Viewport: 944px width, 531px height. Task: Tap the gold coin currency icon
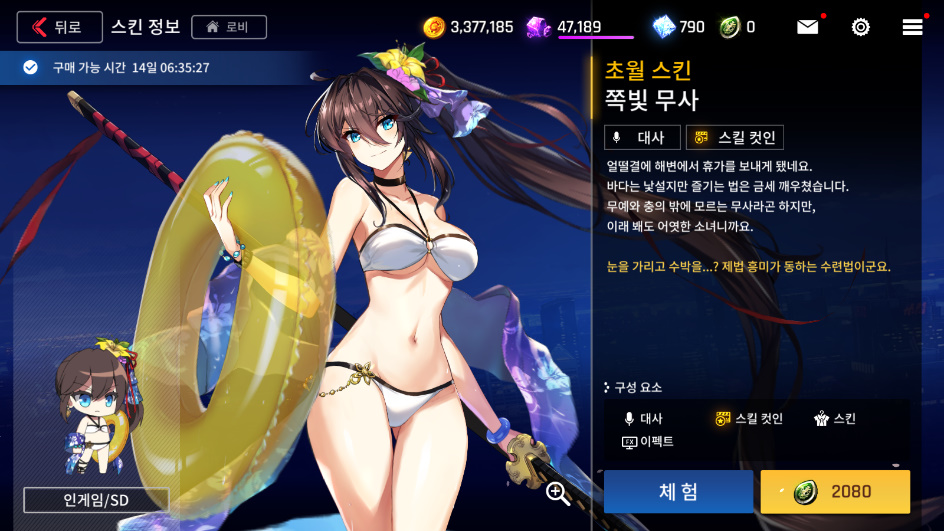tap(434, 27)
